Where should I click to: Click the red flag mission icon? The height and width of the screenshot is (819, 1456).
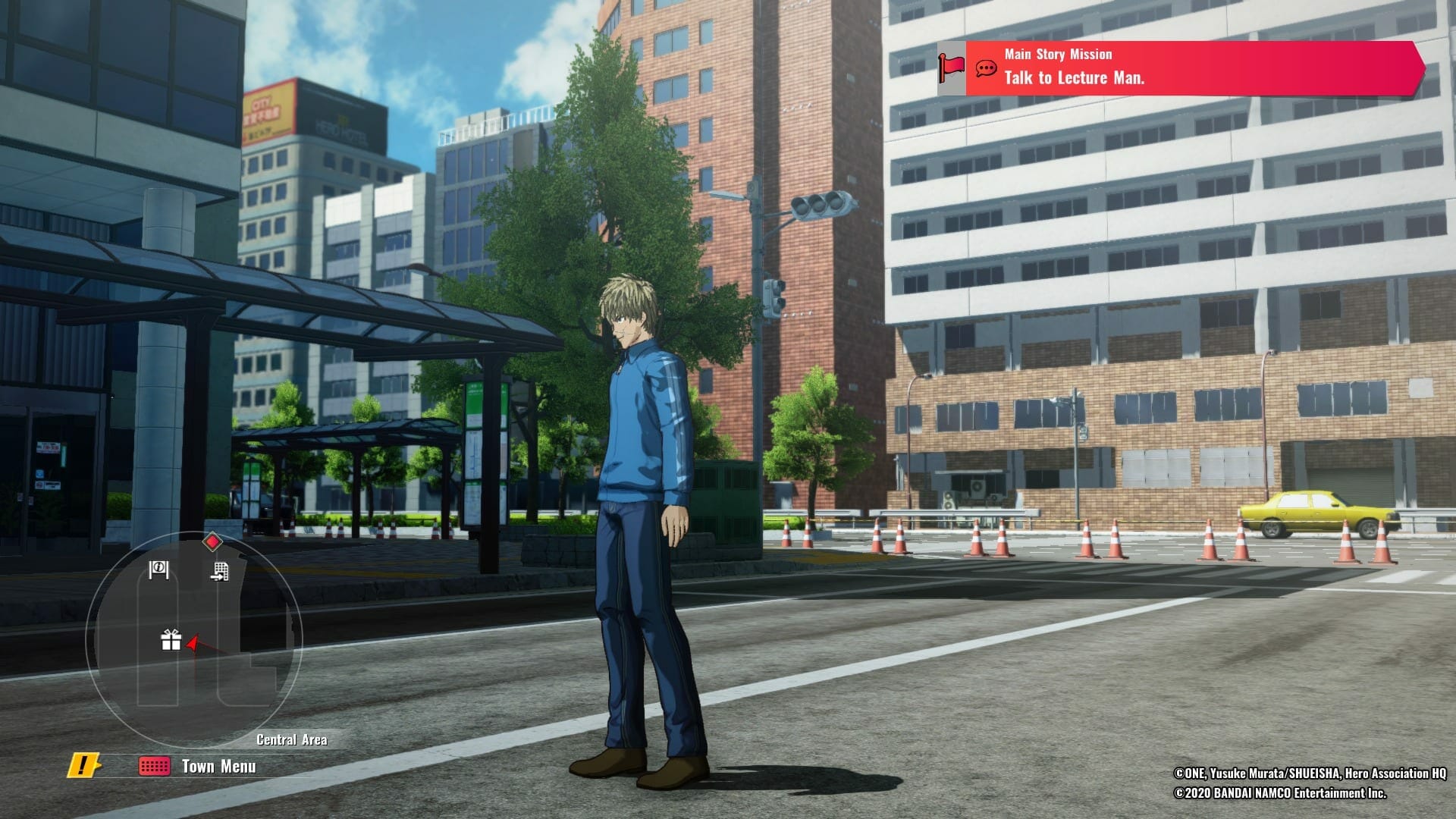click(x=951, y=68)
